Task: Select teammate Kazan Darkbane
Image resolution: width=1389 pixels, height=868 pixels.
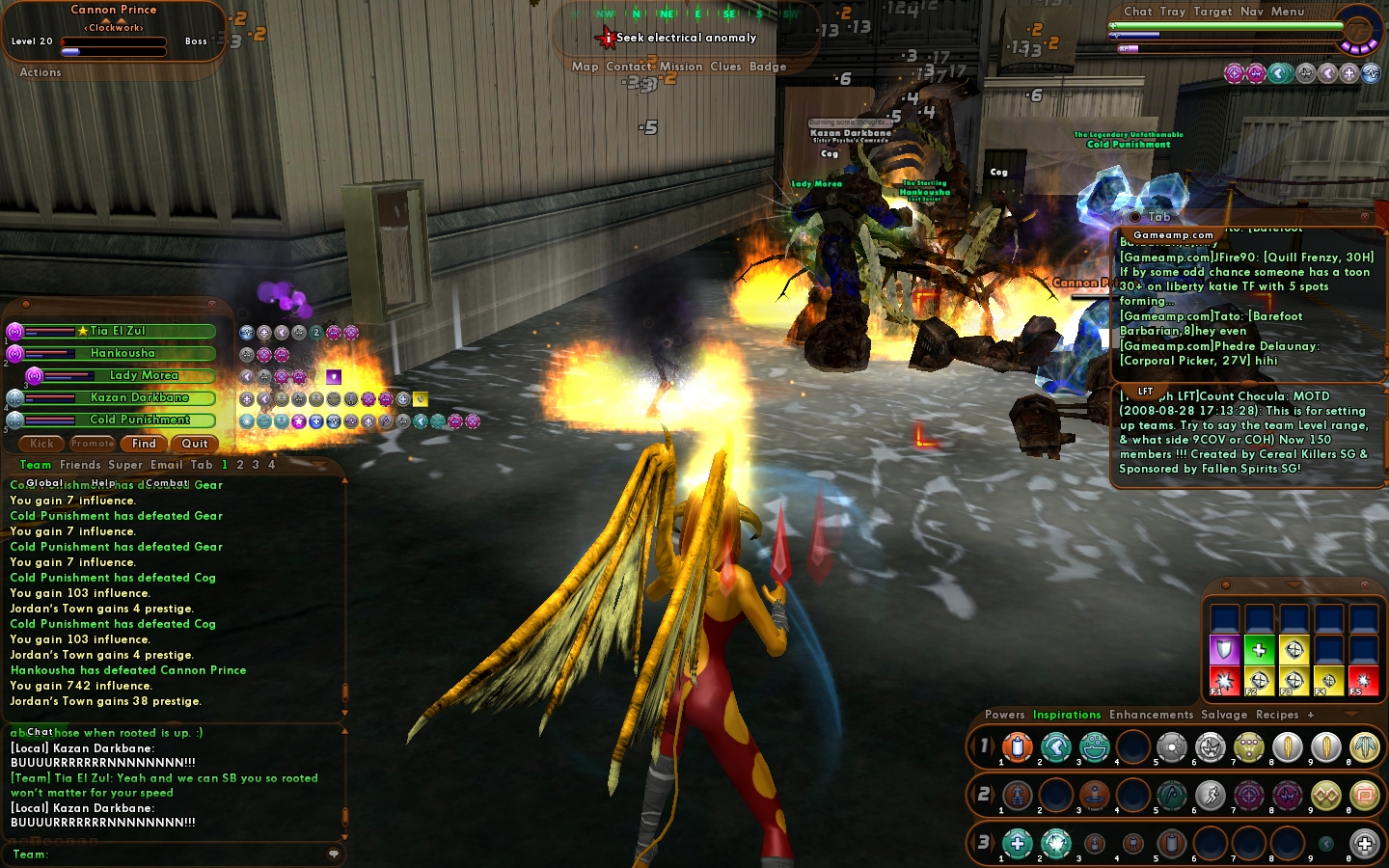Action: (139, 397)
